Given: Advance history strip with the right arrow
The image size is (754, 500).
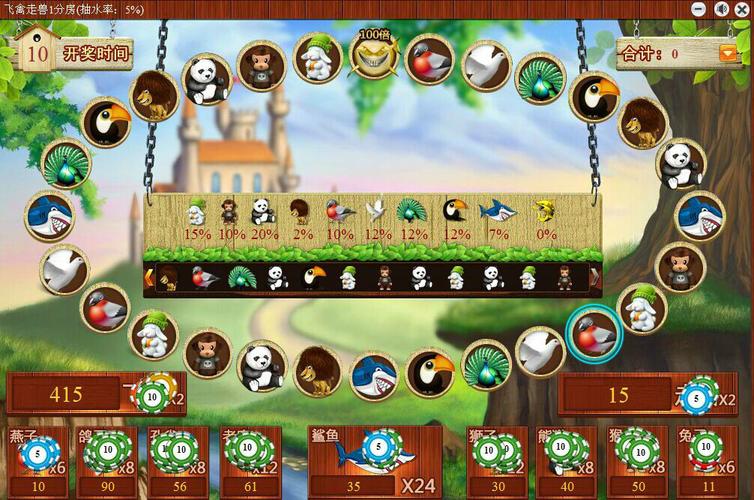Looking at the screenshot, I should click(595, 276).
